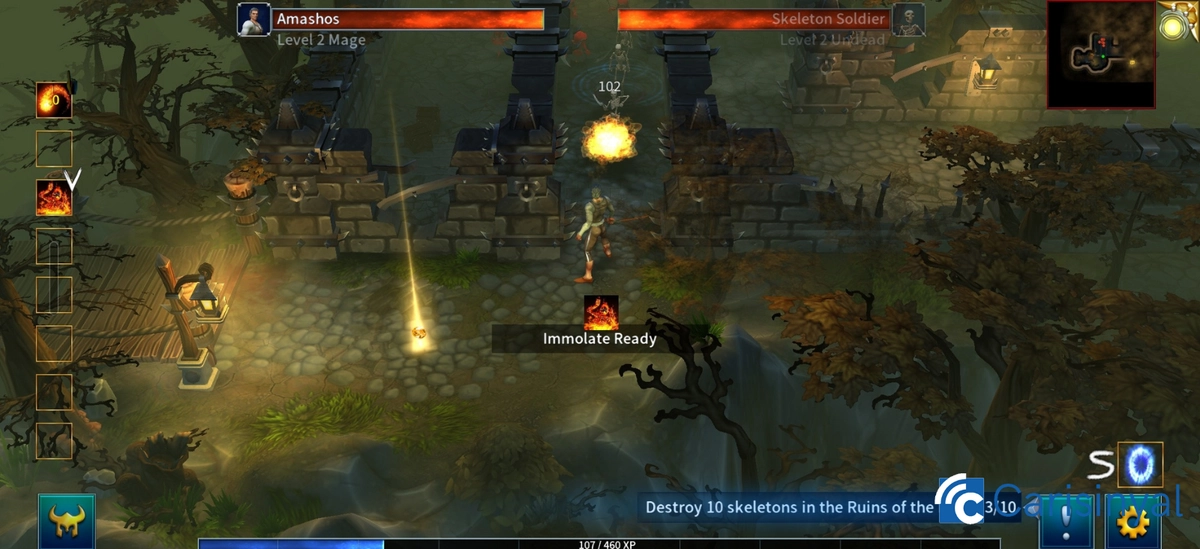This screenshot has height=549, width=1200.
Task: Open the character menu with the horned helmet button
Action: click(x=67, y=521)
